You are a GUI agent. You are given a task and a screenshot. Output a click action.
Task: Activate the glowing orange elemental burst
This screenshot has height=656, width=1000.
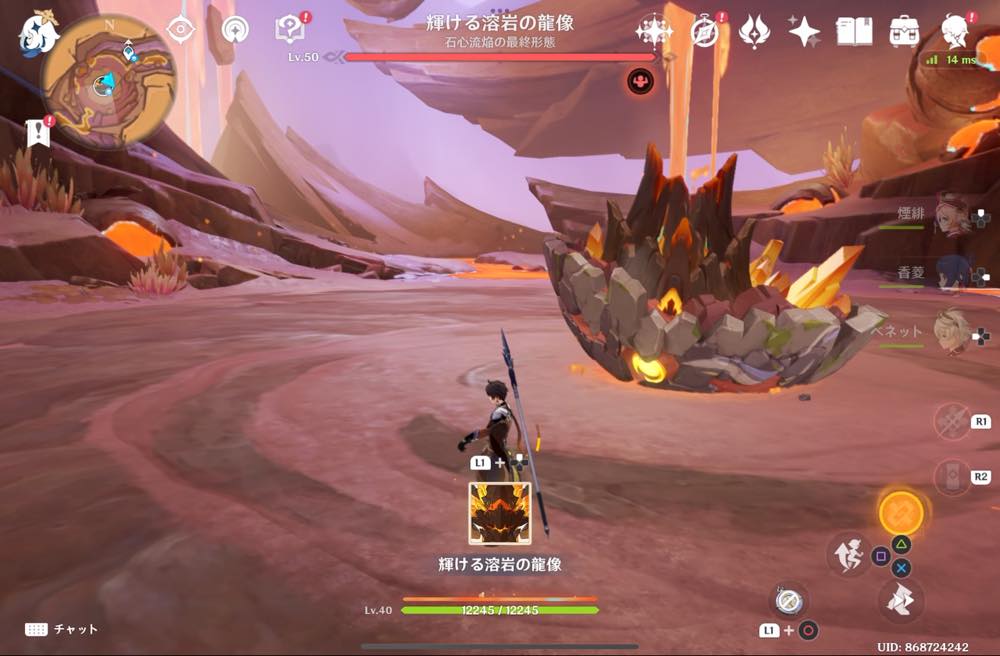coord(900,513)
